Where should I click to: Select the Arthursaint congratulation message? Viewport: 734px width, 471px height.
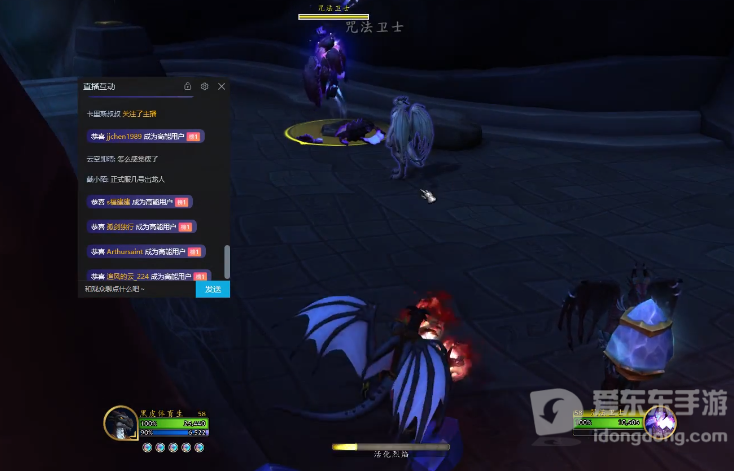click(x=145, y=251)
